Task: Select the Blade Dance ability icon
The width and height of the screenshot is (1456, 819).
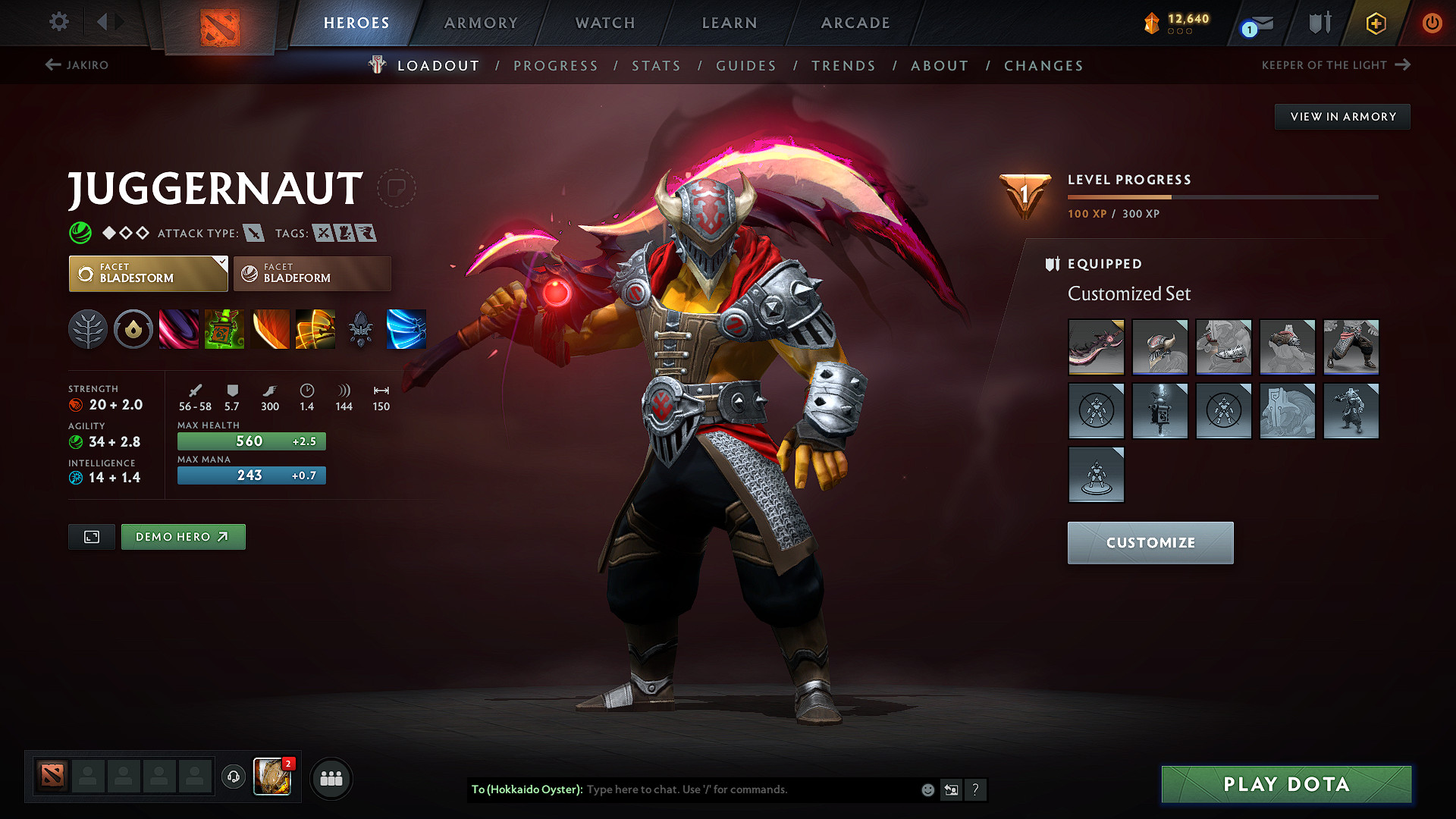Action: coord(270,328)
